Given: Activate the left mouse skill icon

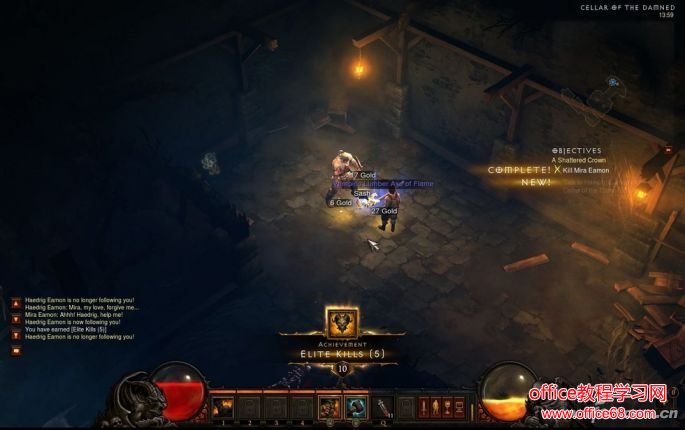Looking at the screenshot, I should 329,407.
